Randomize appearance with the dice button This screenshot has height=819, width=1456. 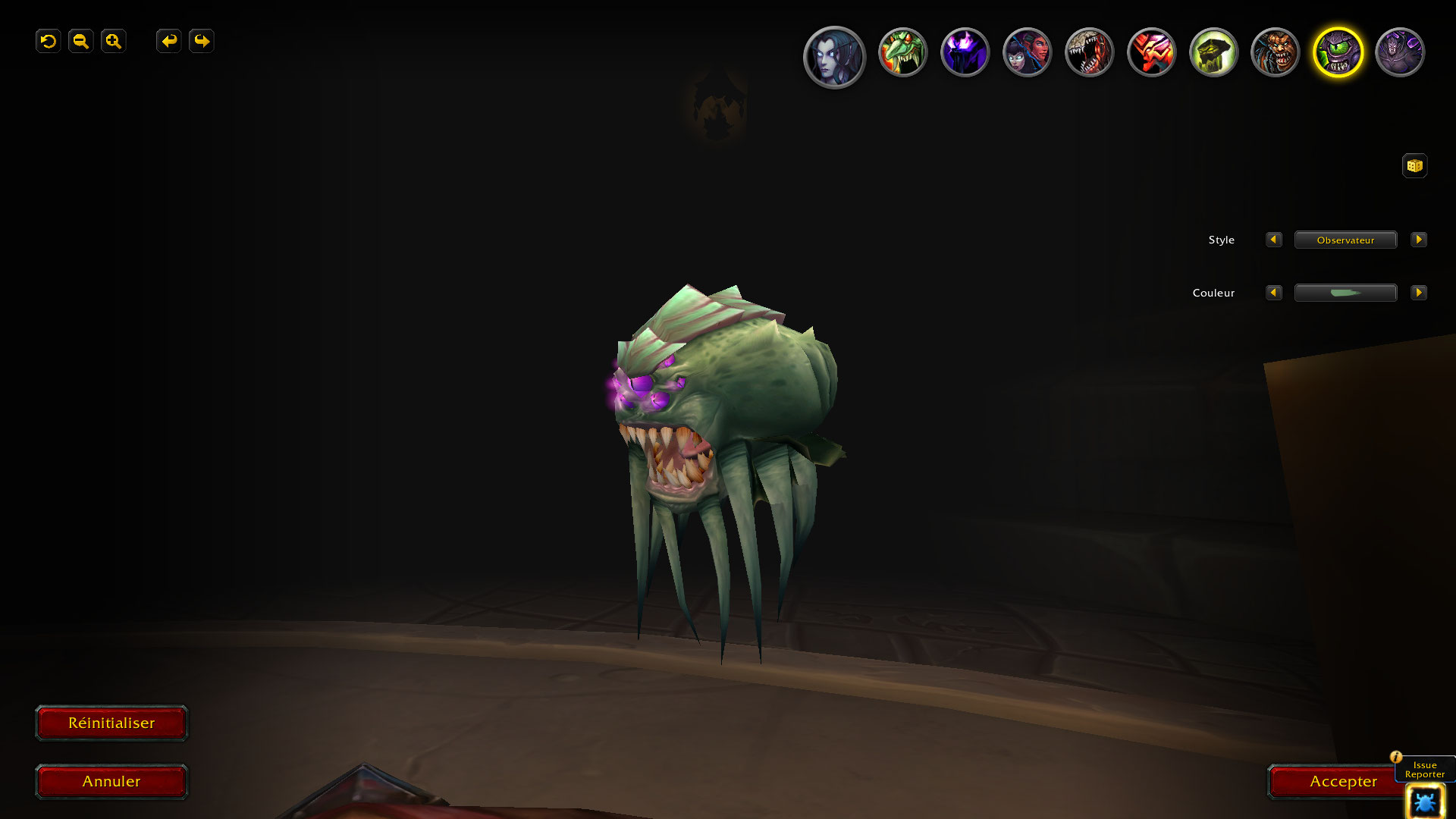1414,165
